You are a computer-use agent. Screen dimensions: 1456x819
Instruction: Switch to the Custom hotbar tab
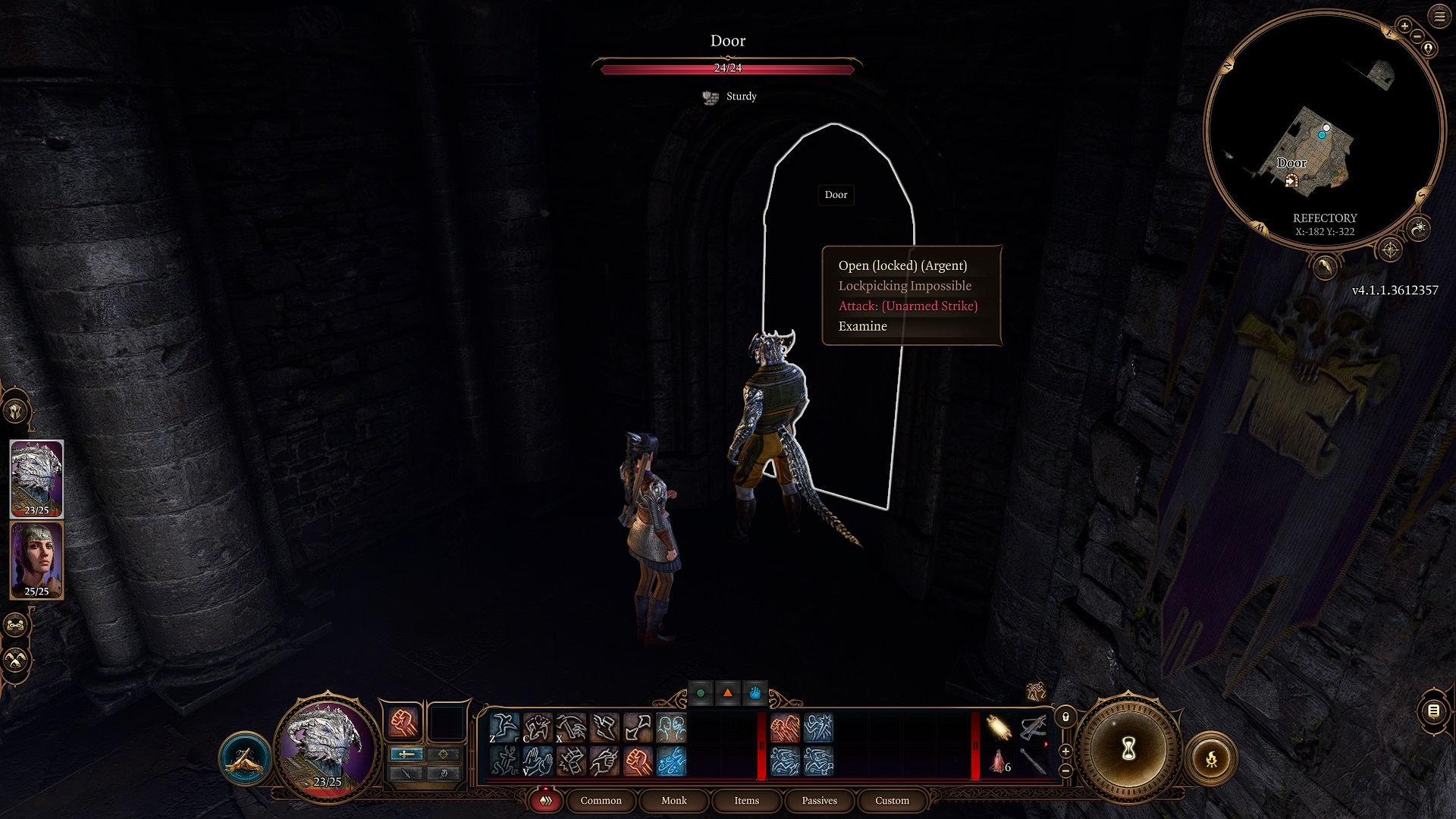point(892,801)
